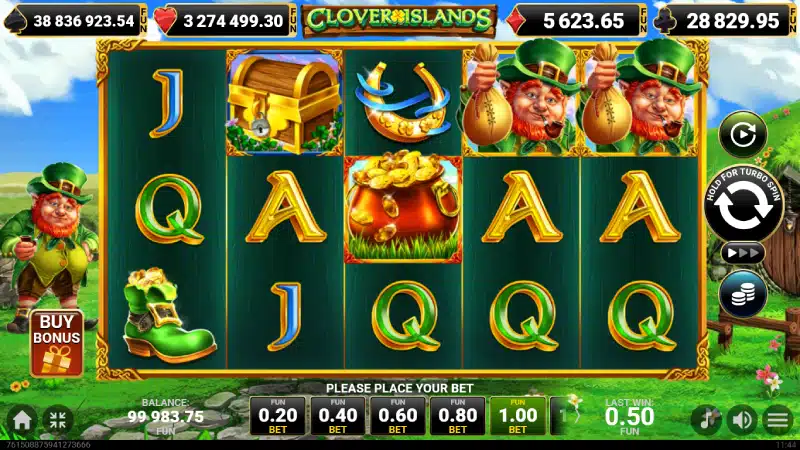
Task: Spin the reels with the circular arrows button
Action: point(742,204)
